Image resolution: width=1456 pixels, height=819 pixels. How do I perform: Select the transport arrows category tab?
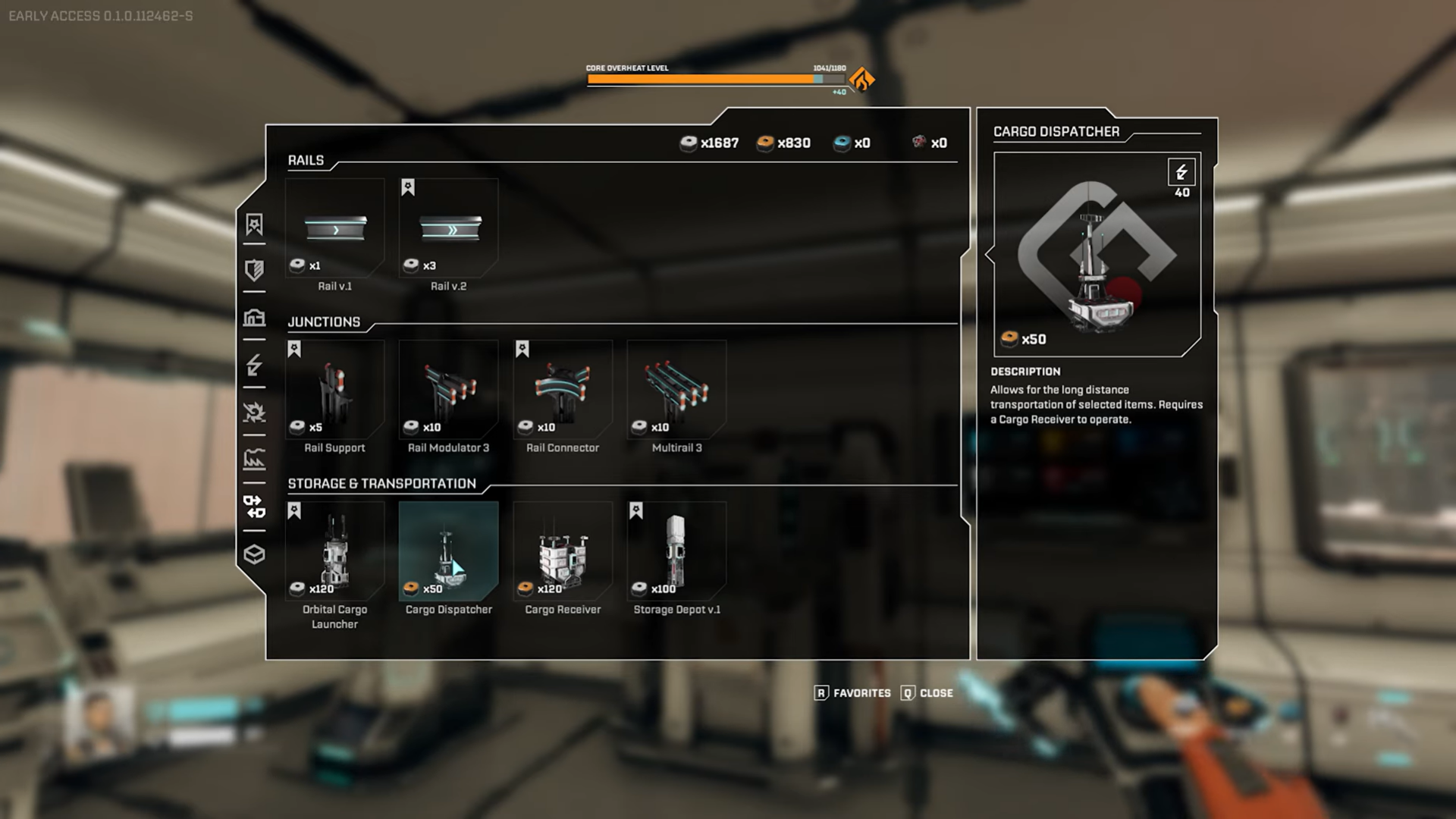(x=254, y=507)
